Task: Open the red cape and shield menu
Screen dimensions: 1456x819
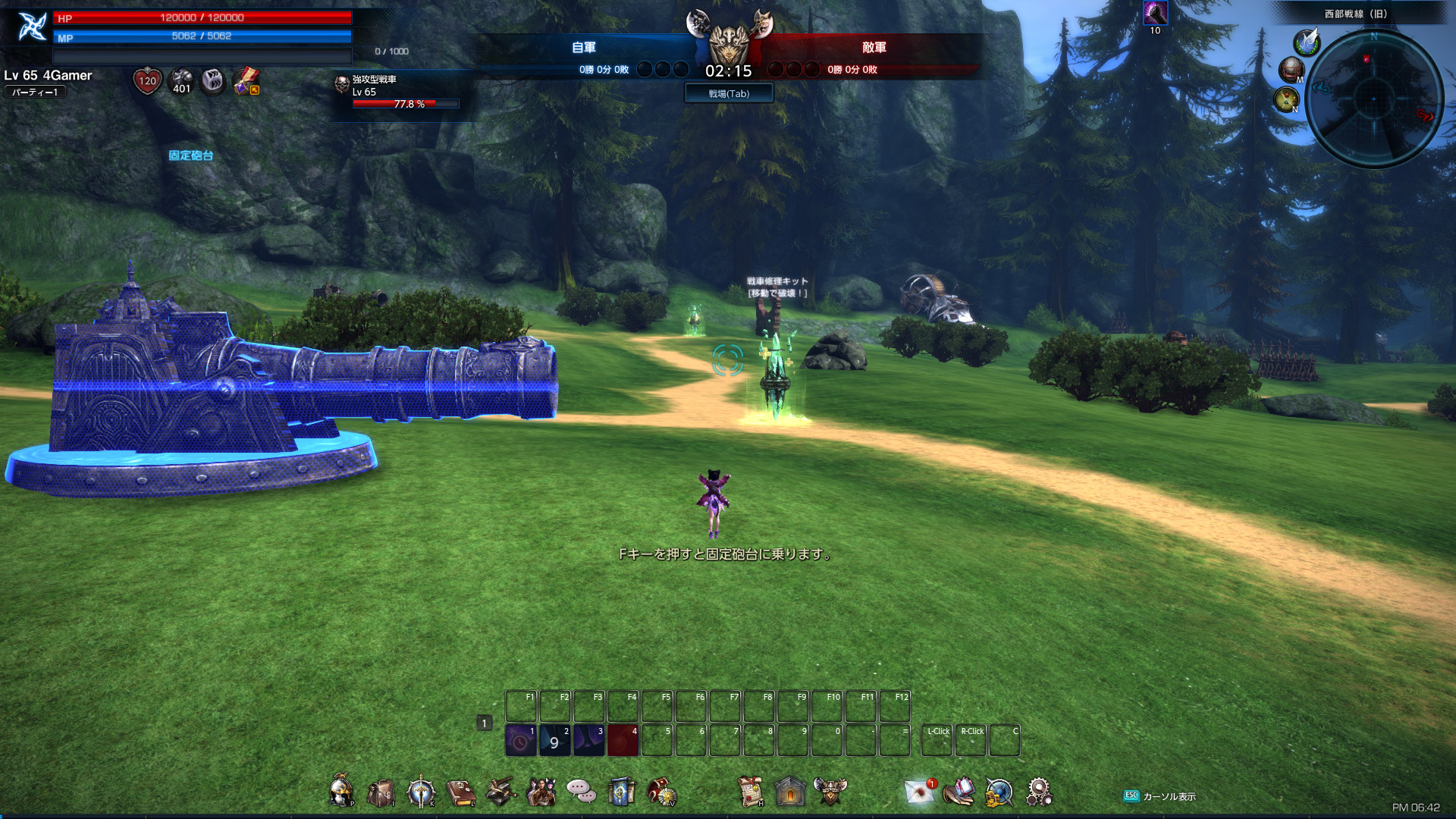Action: (662, 792)
